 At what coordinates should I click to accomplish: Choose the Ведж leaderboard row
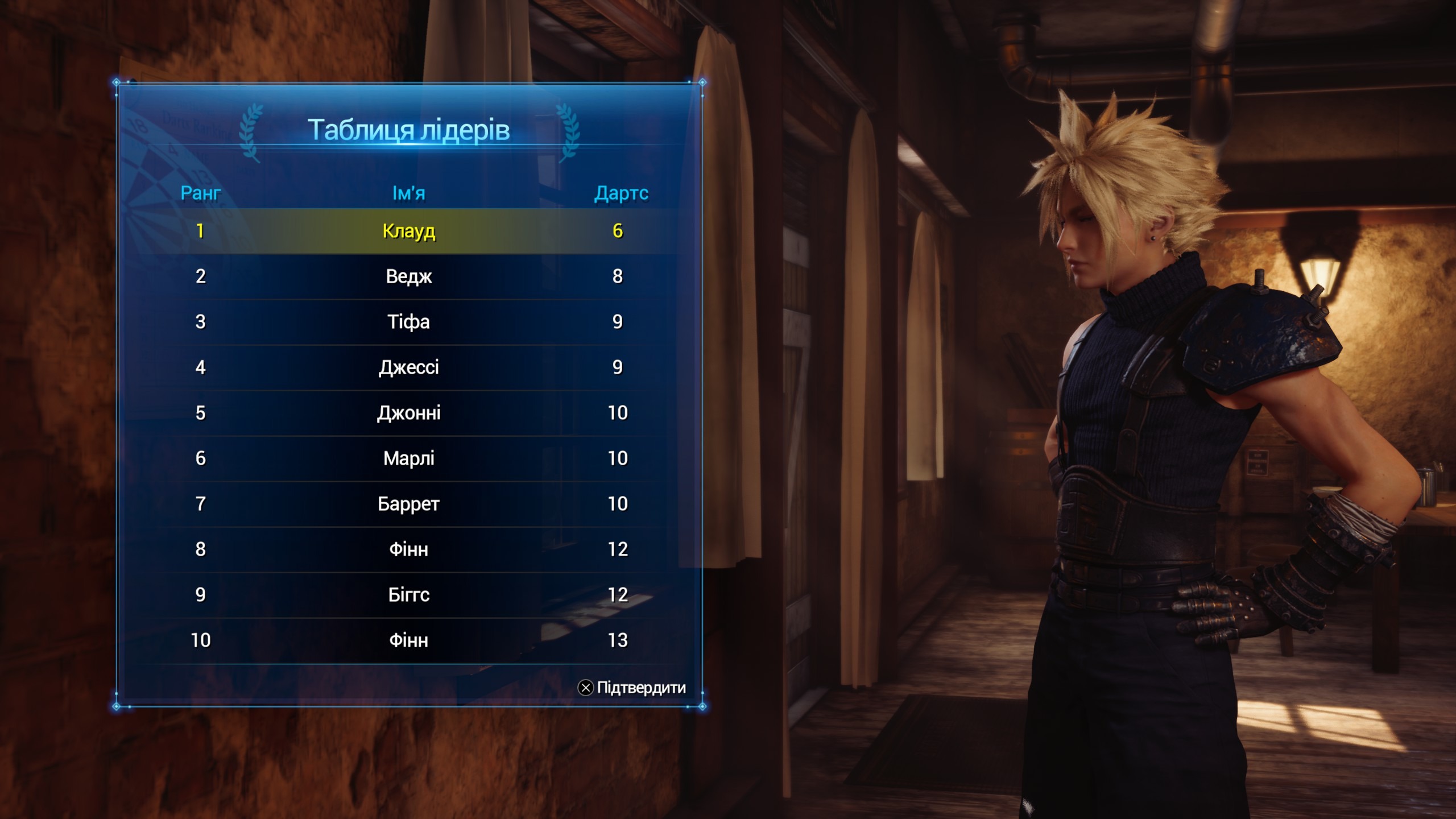point(408,276)
